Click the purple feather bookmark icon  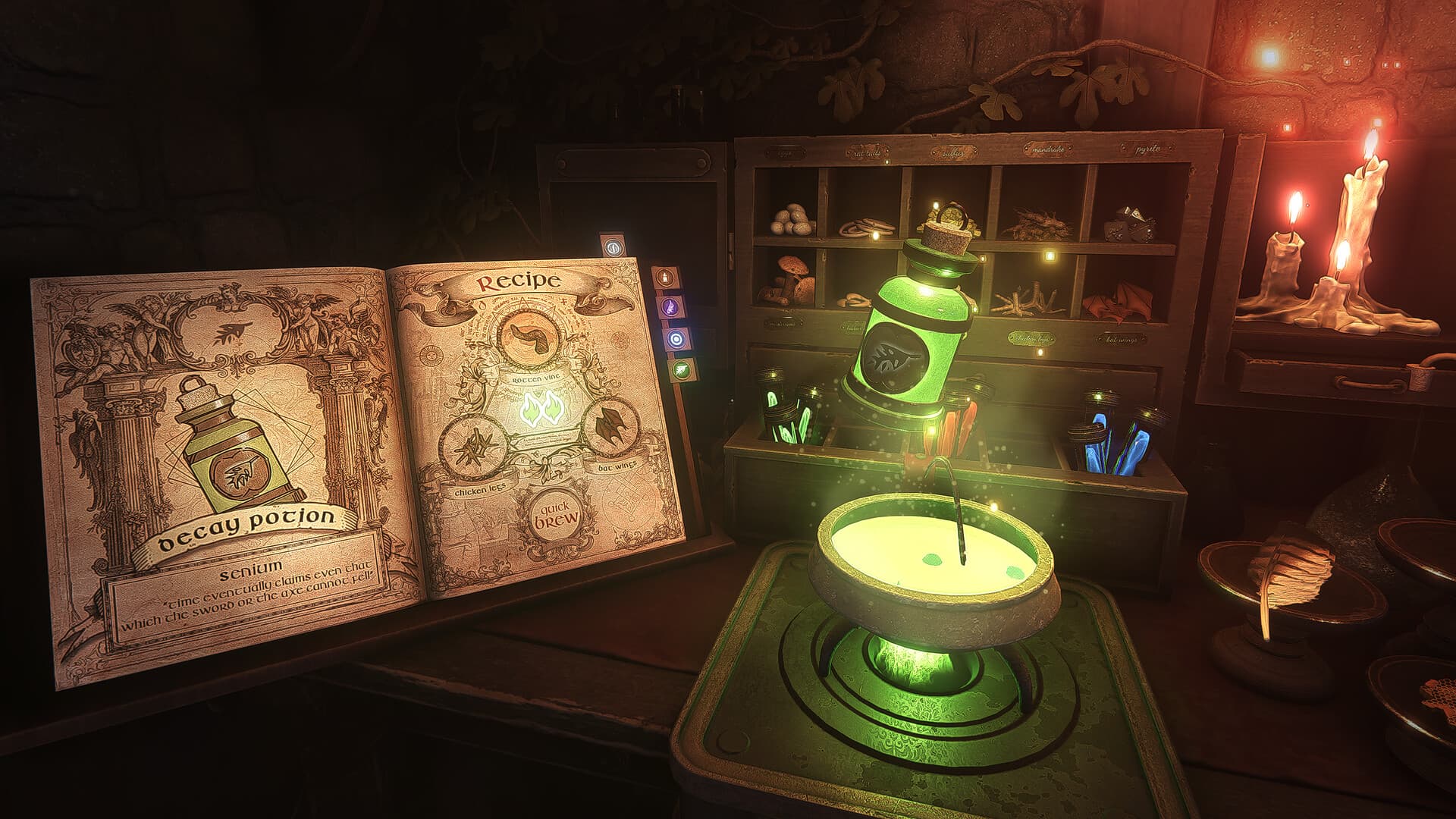click(x=670, y=306)
